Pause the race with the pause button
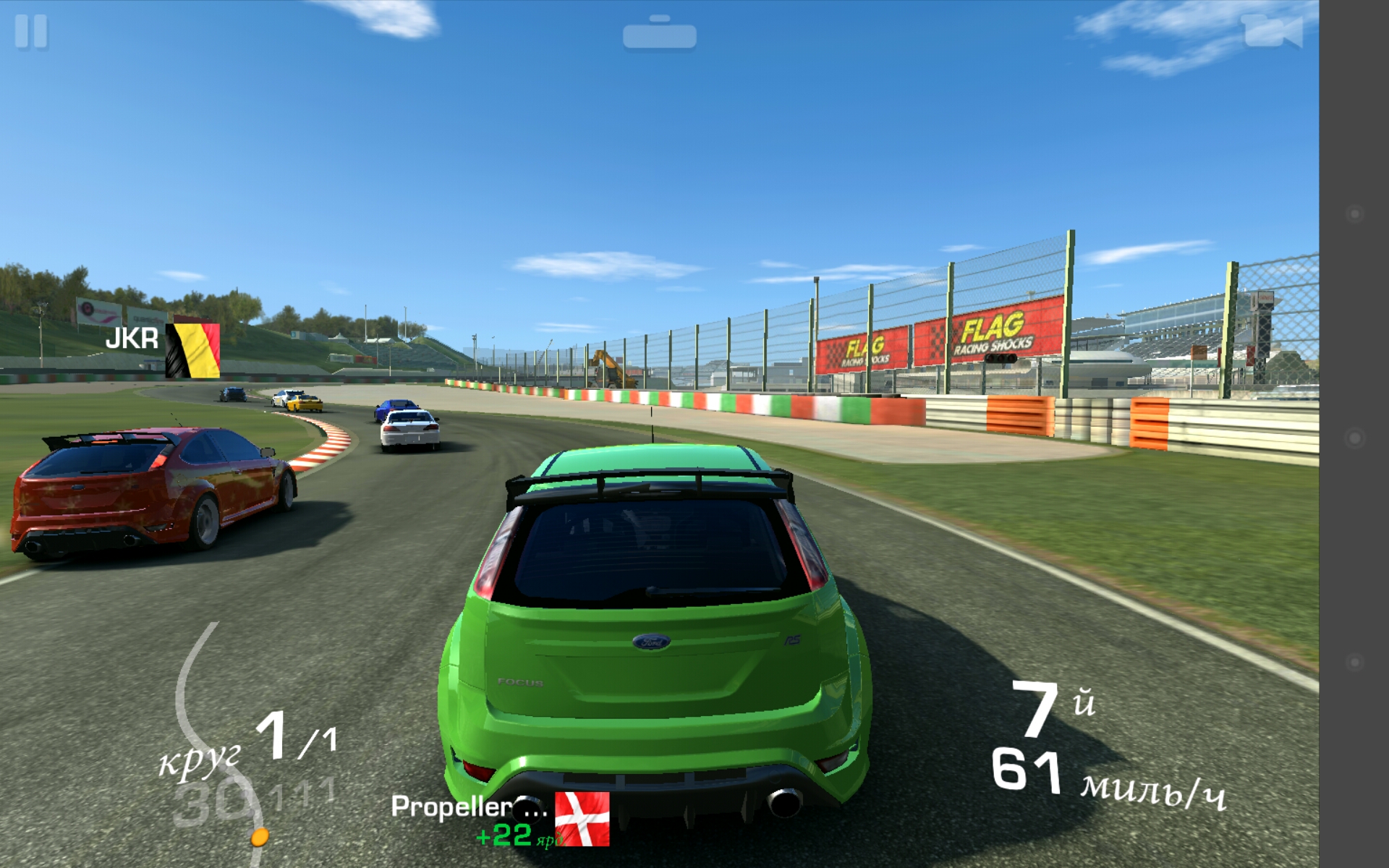Screen dimensions: 1389x868 31,32
